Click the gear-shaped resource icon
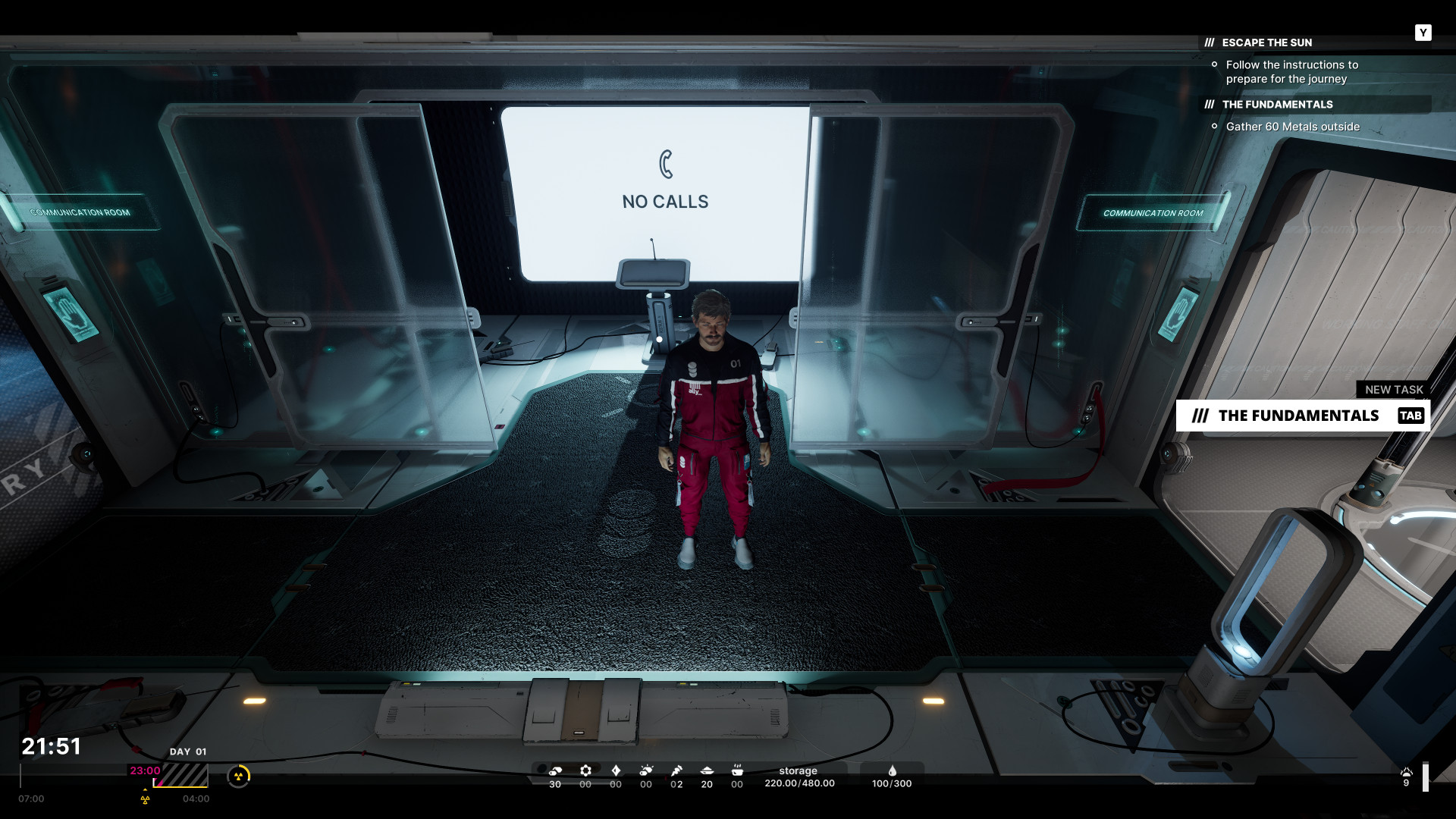The image size is (1456, 819). [x=585, y=770]
